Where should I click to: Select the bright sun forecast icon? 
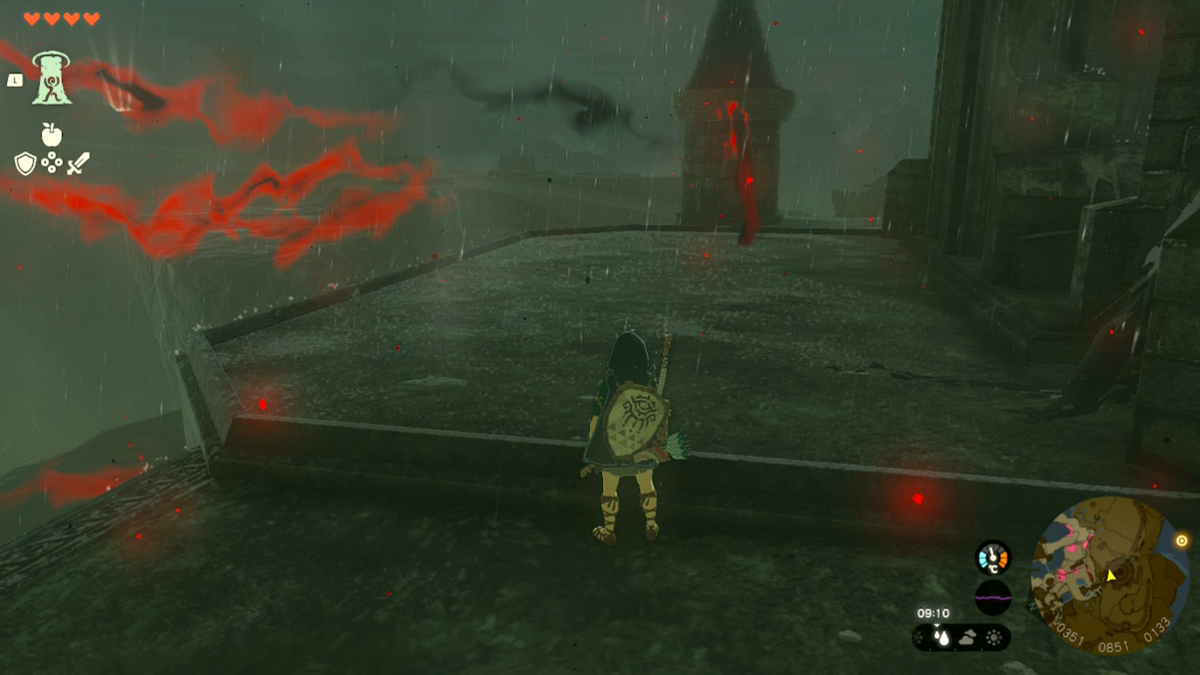pyautogui.click(x=994, y=637)
